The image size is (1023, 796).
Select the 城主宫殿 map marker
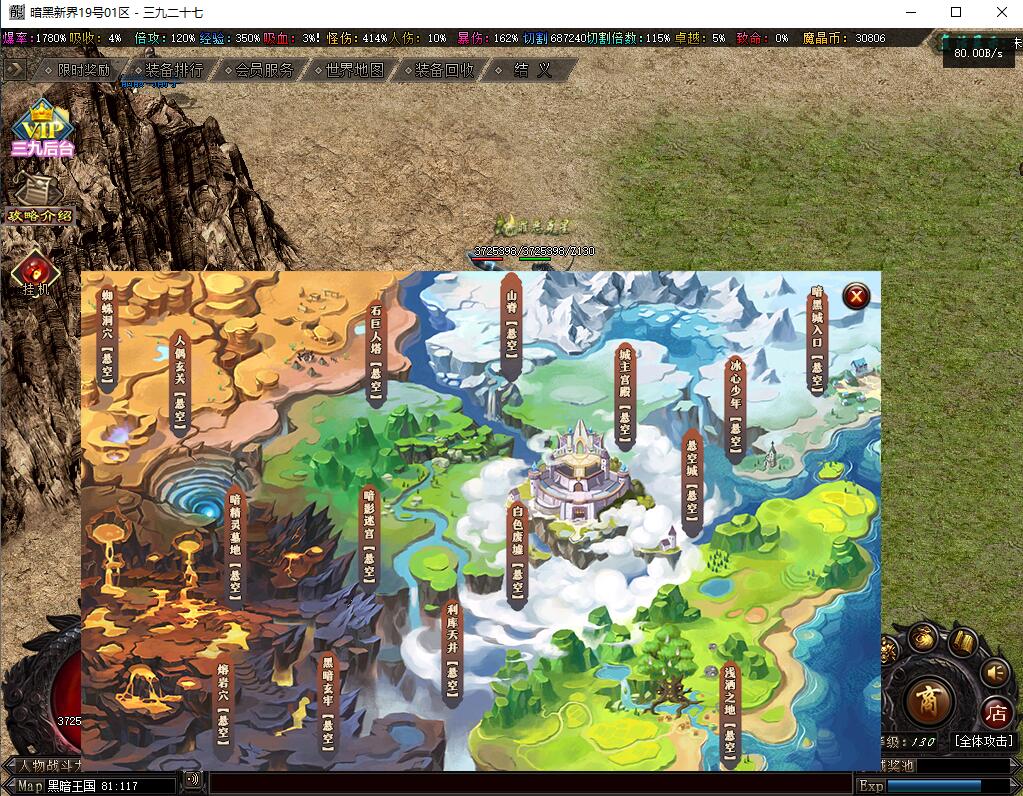click(625, 395)
